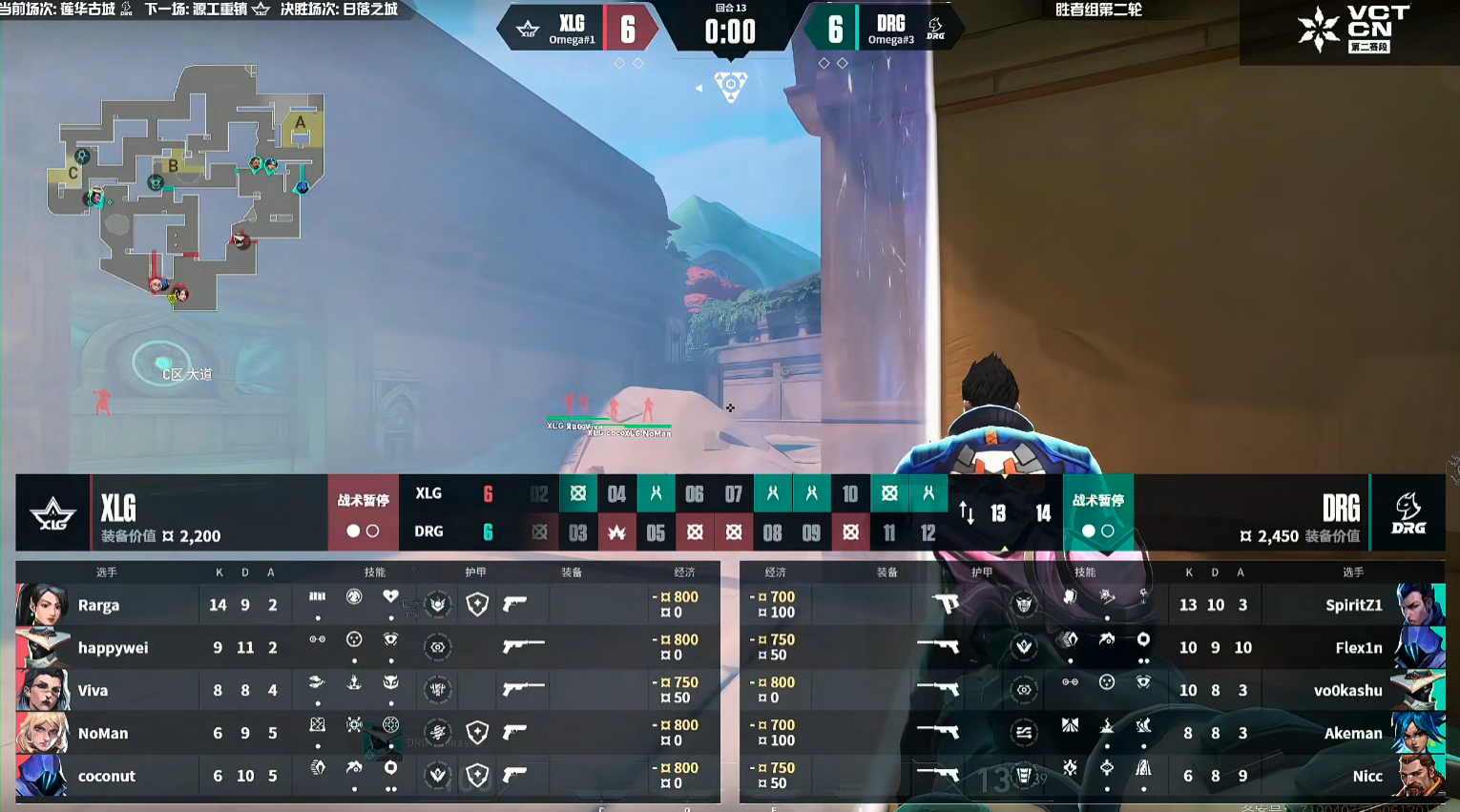Select round 13 in the round timeline

(x=998, y=513)
